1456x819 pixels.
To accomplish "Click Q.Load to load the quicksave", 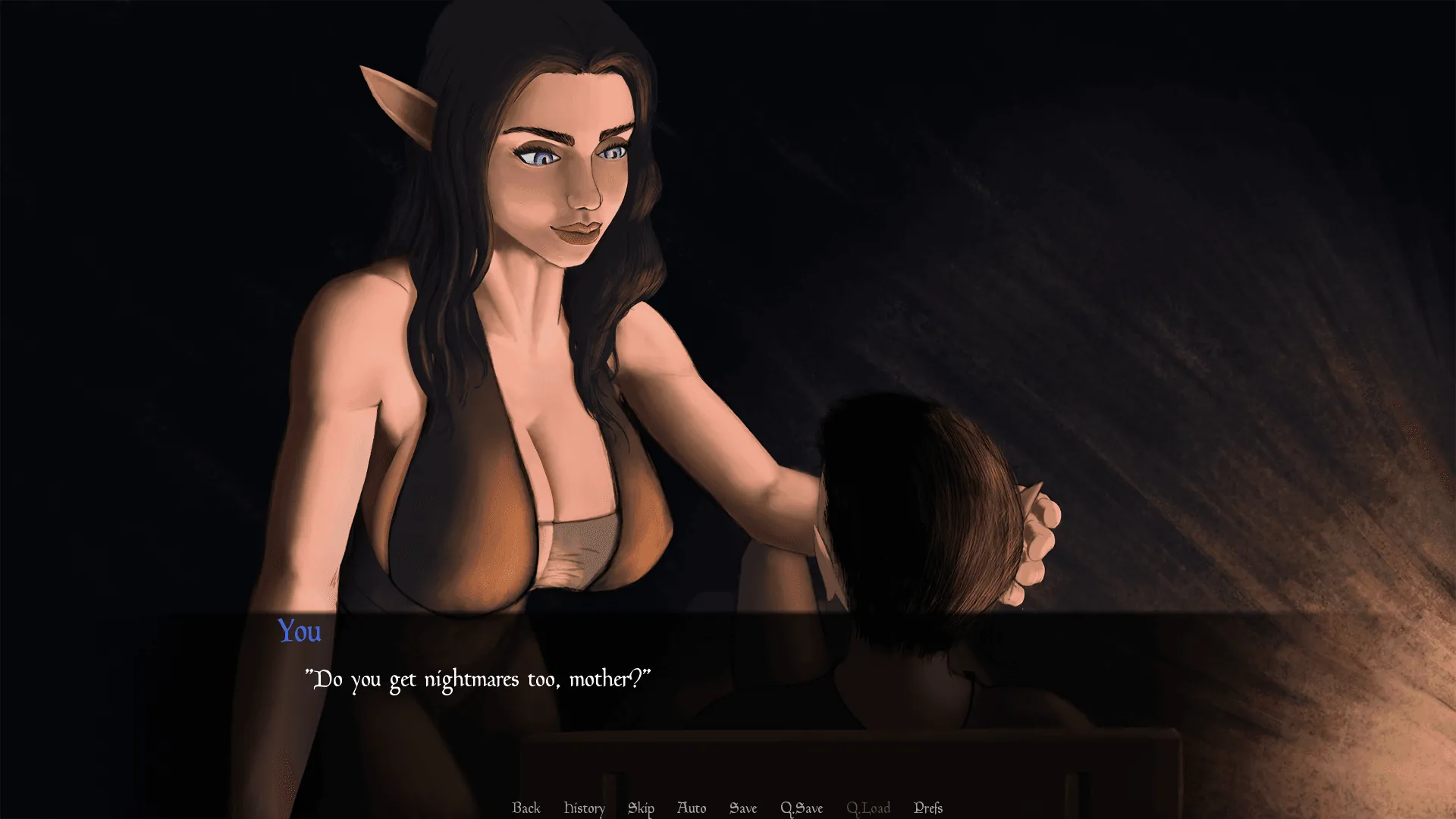I will pyautogui.click(x=869, y=808).
